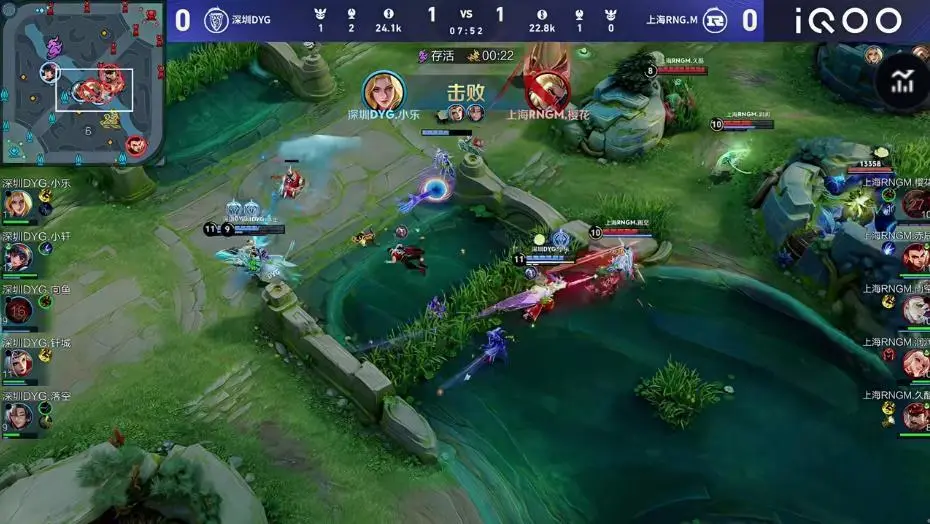Choose 深圳DYG.向鱼 respawning portrait
This screenshot has height=524, width=930.
tap(17, 310)
